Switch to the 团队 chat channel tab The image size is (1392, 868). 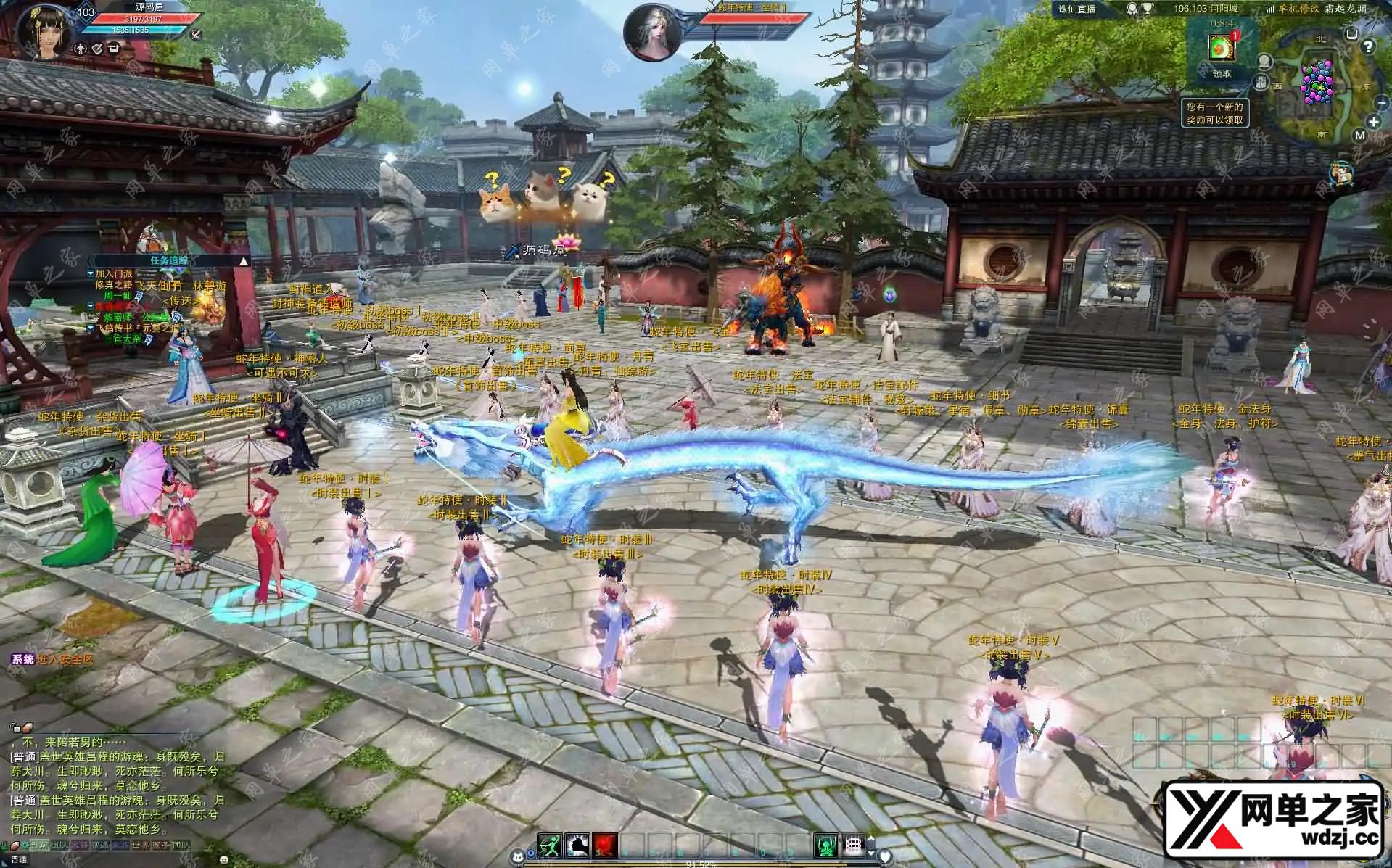coord(180,846)
